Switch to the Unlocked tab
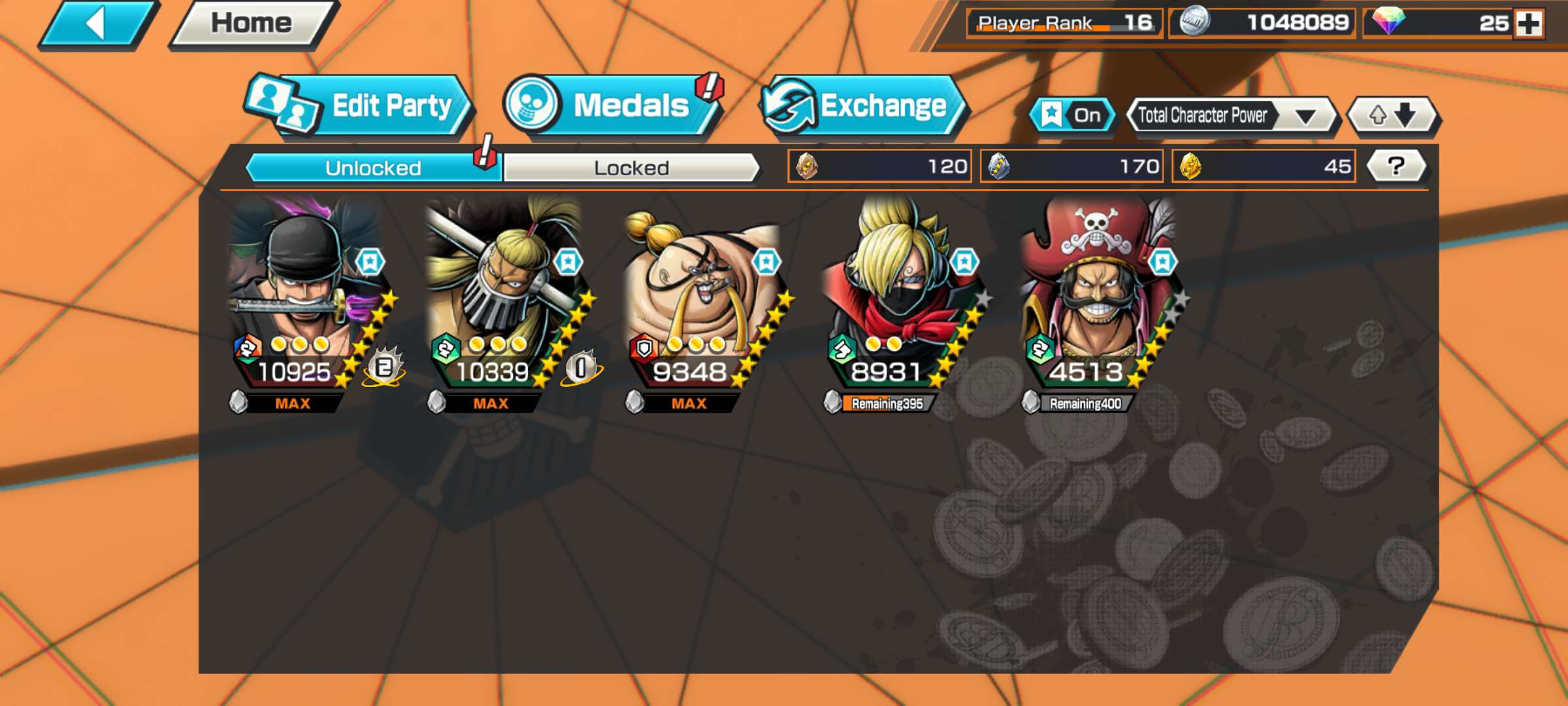The height and width of the screenshot is (706, 1568). coord(372,168)
